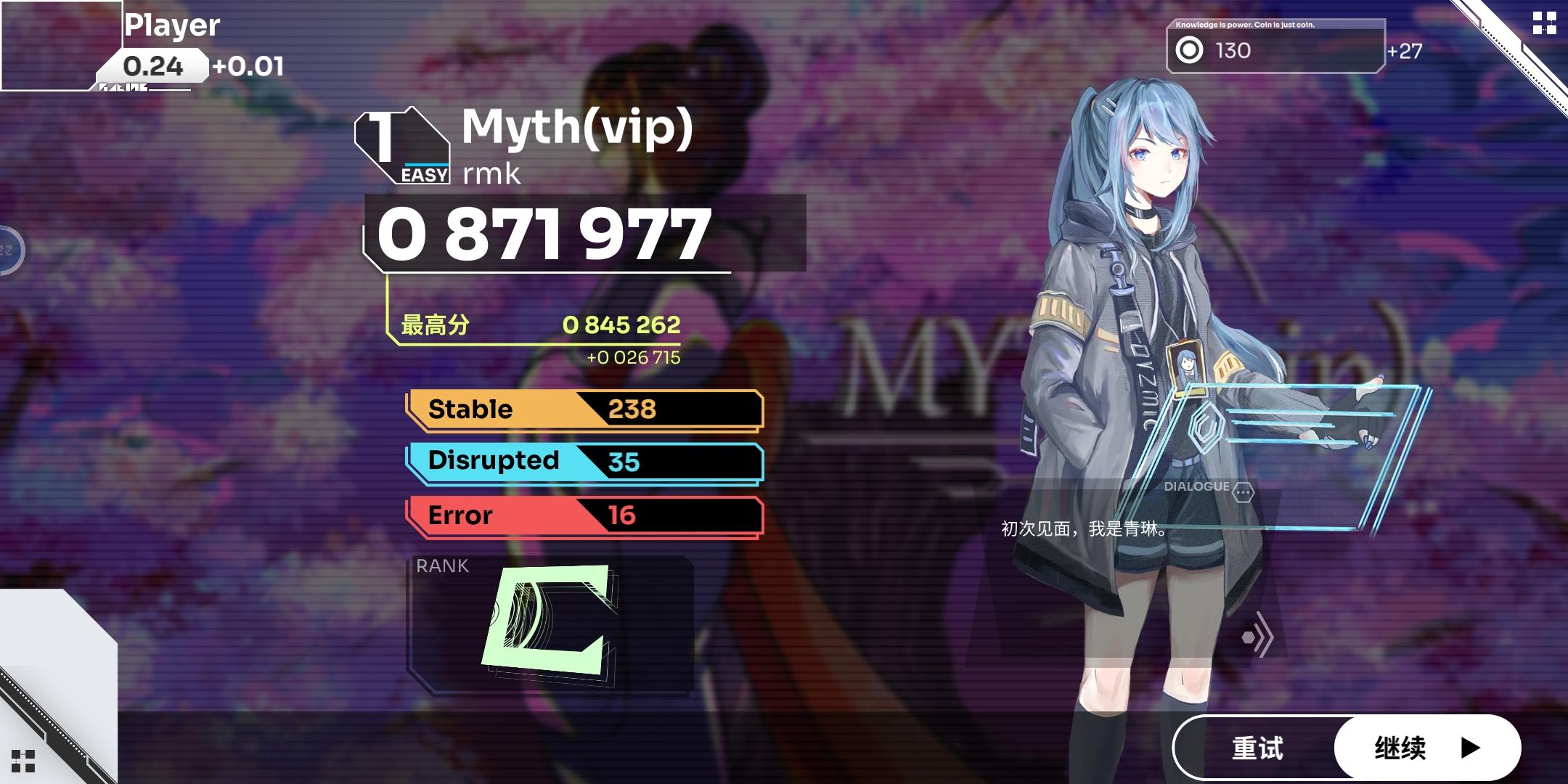Click the circular coin icon beside the 130 count
The image size is (1568, 784).
pos(1188,50)
